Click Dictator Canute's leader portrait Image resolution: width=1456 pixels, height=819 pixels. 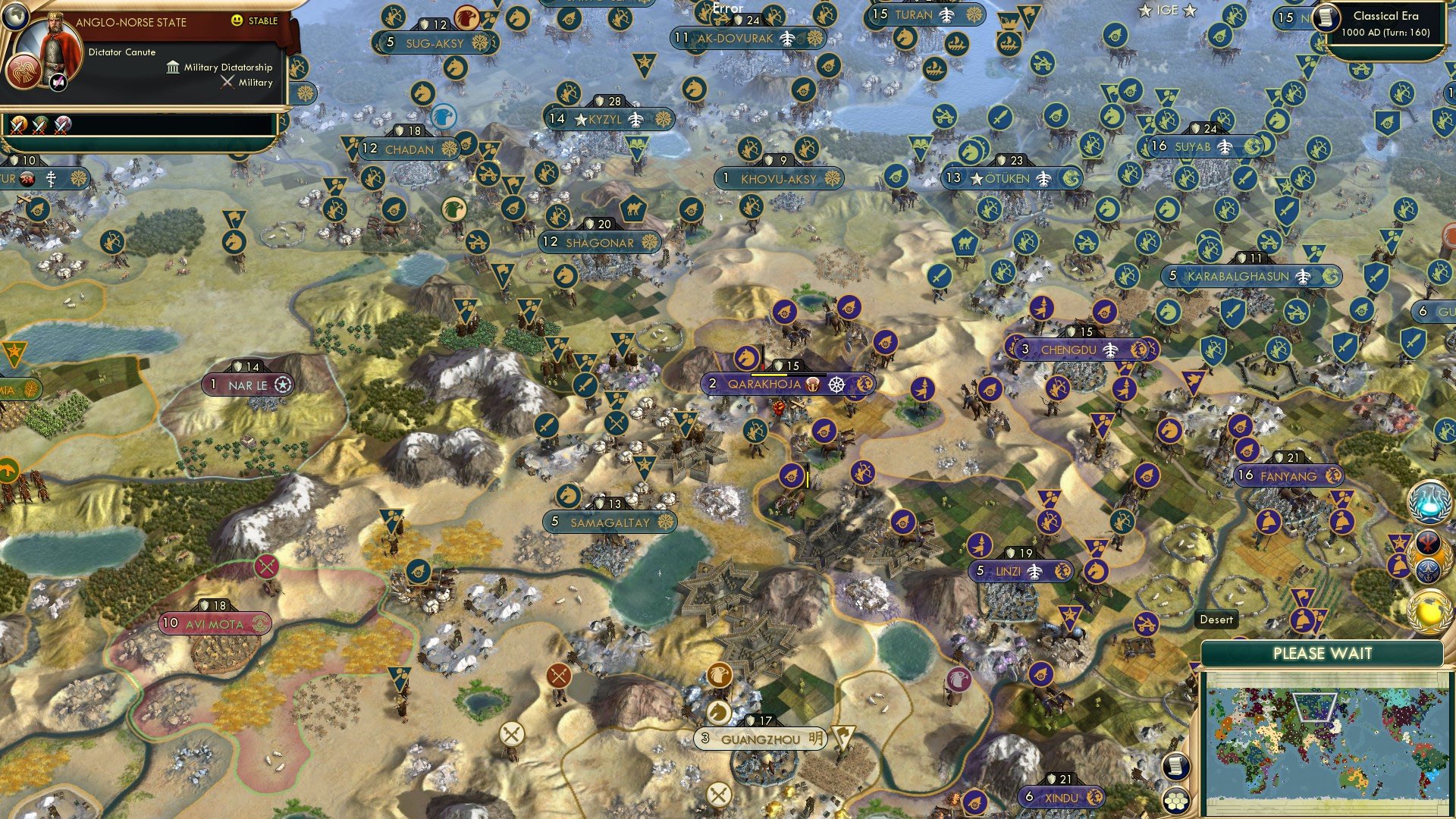[54, 44]
